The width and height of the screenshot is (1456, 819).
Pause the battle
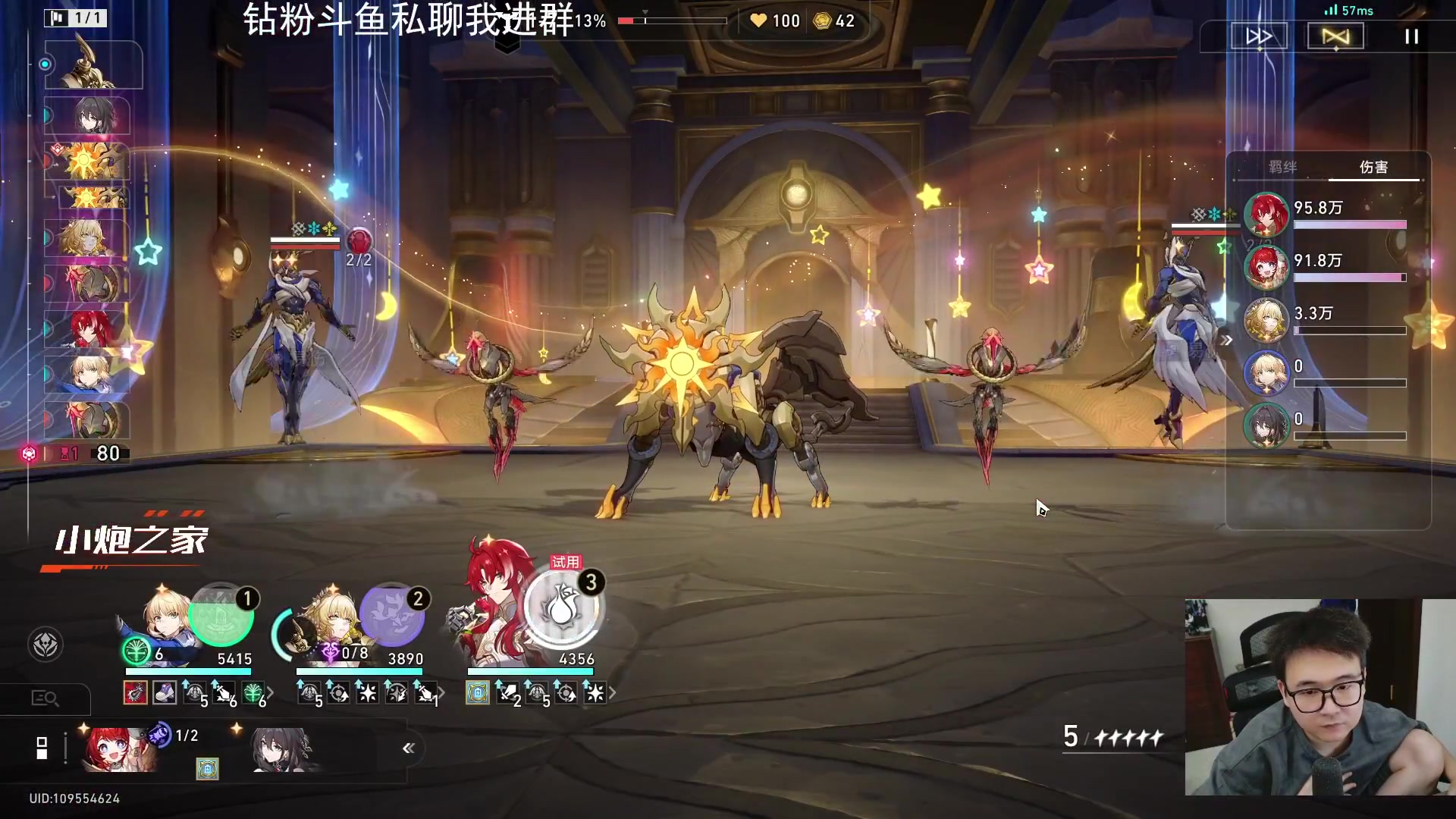pyautogui.click(x=1411, y=36)
